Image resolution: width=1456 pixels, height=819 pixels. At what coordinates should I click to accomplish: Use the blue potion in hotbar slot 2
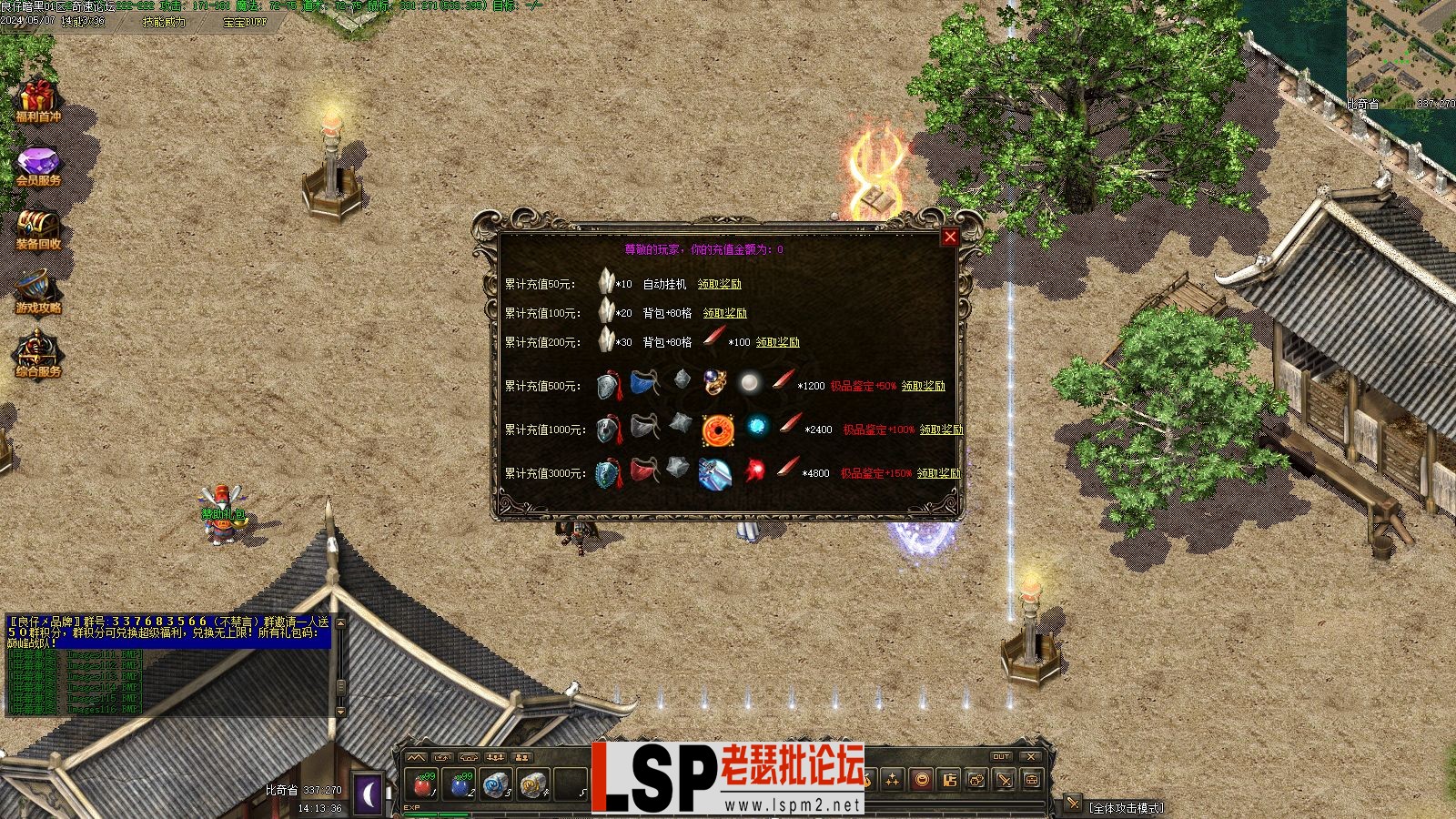(460, 784)
